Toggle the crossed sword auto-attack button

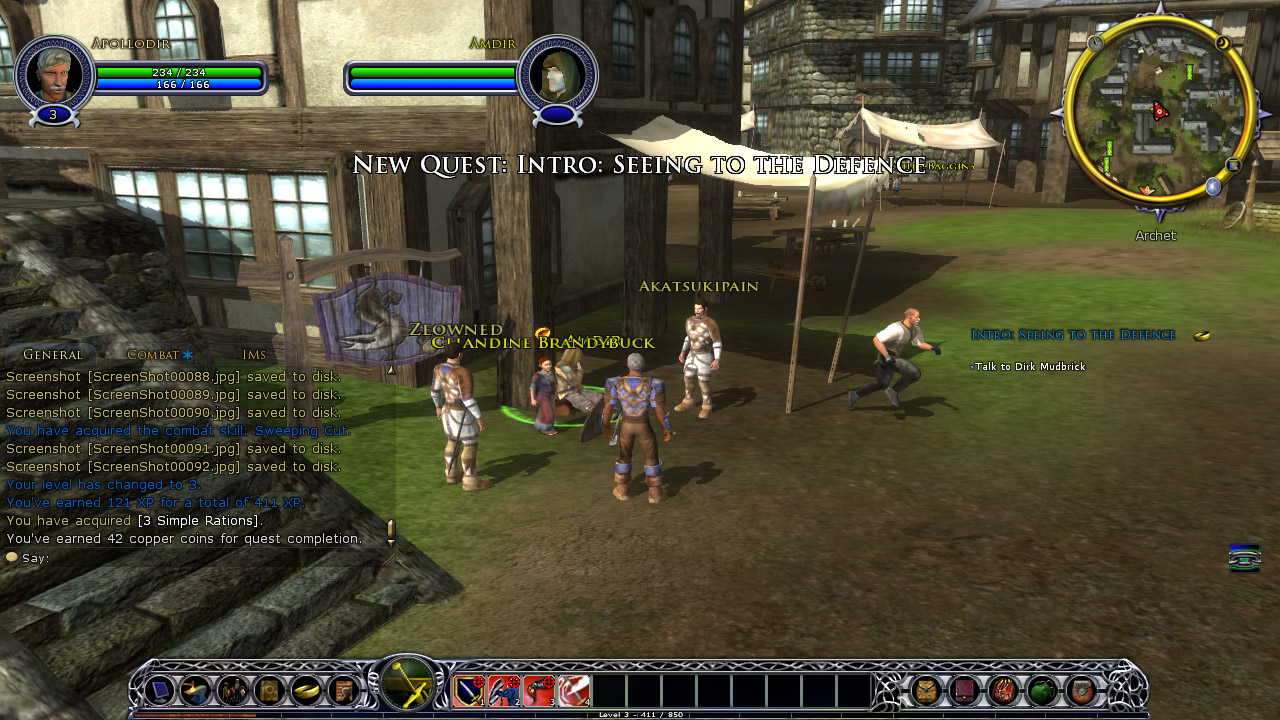(x=407, y=686)
